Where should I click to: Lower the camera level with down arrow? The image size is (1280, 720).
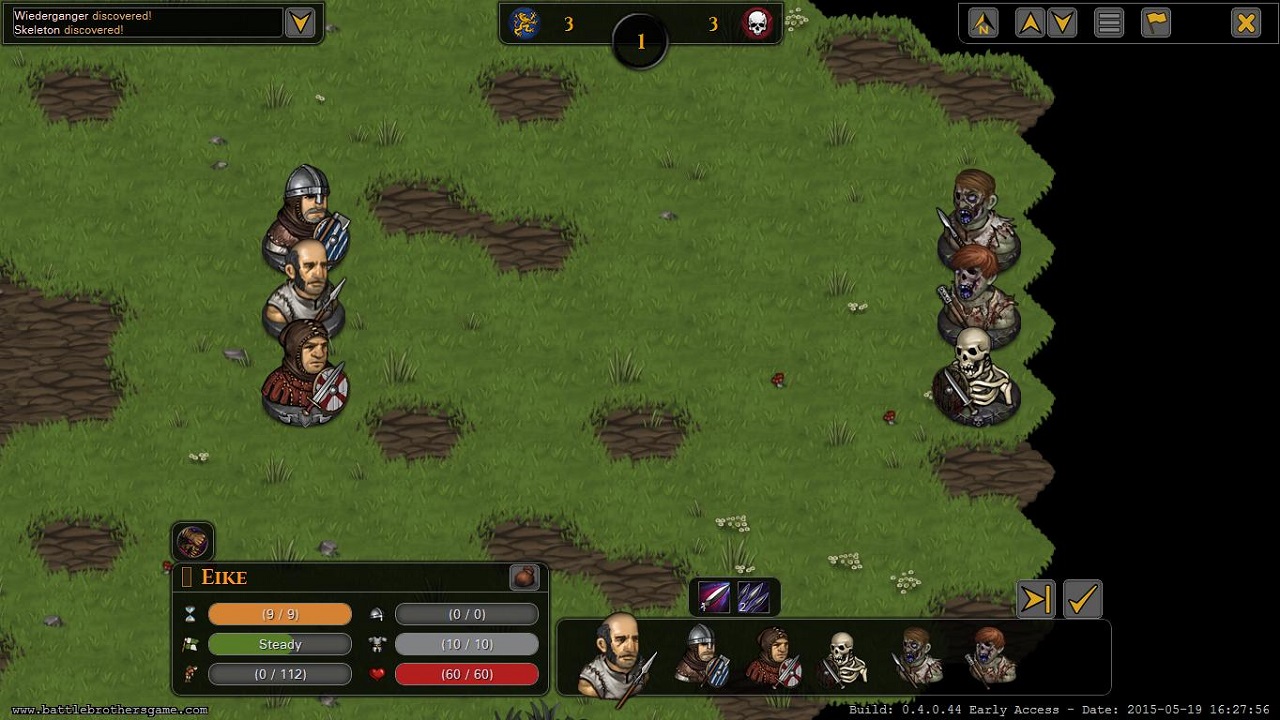1062,22
